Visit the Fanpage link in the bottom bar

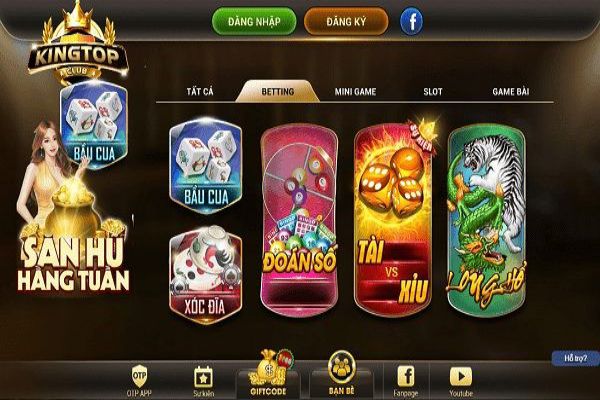coord(406,378)
